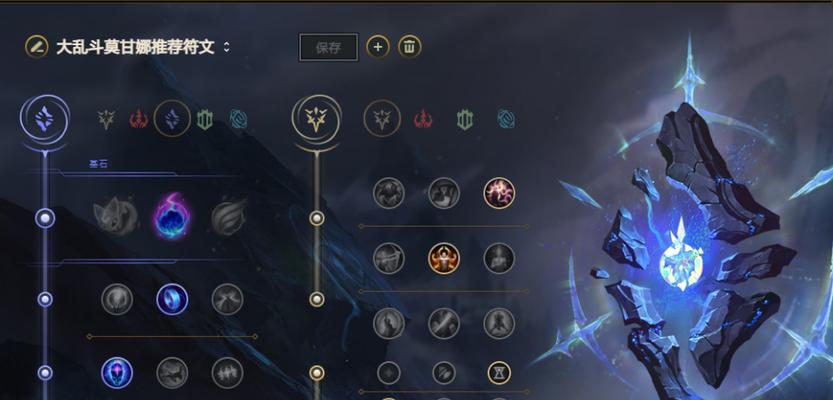Pick the Nimbus Cloak rune

click(x=228, y=298)
